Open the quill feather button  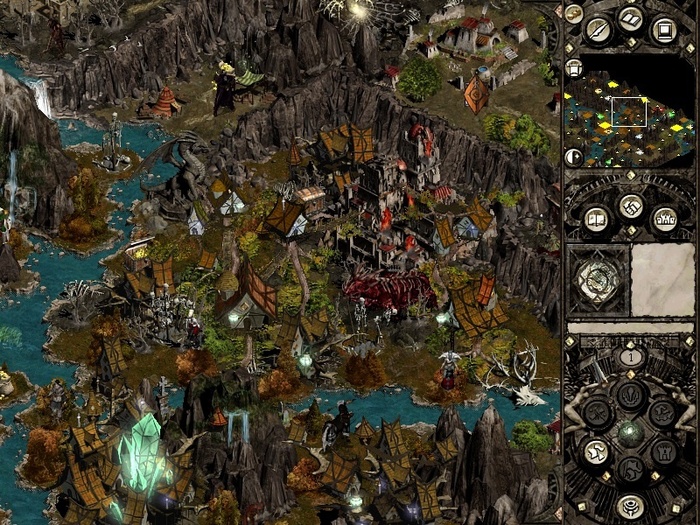598,29
